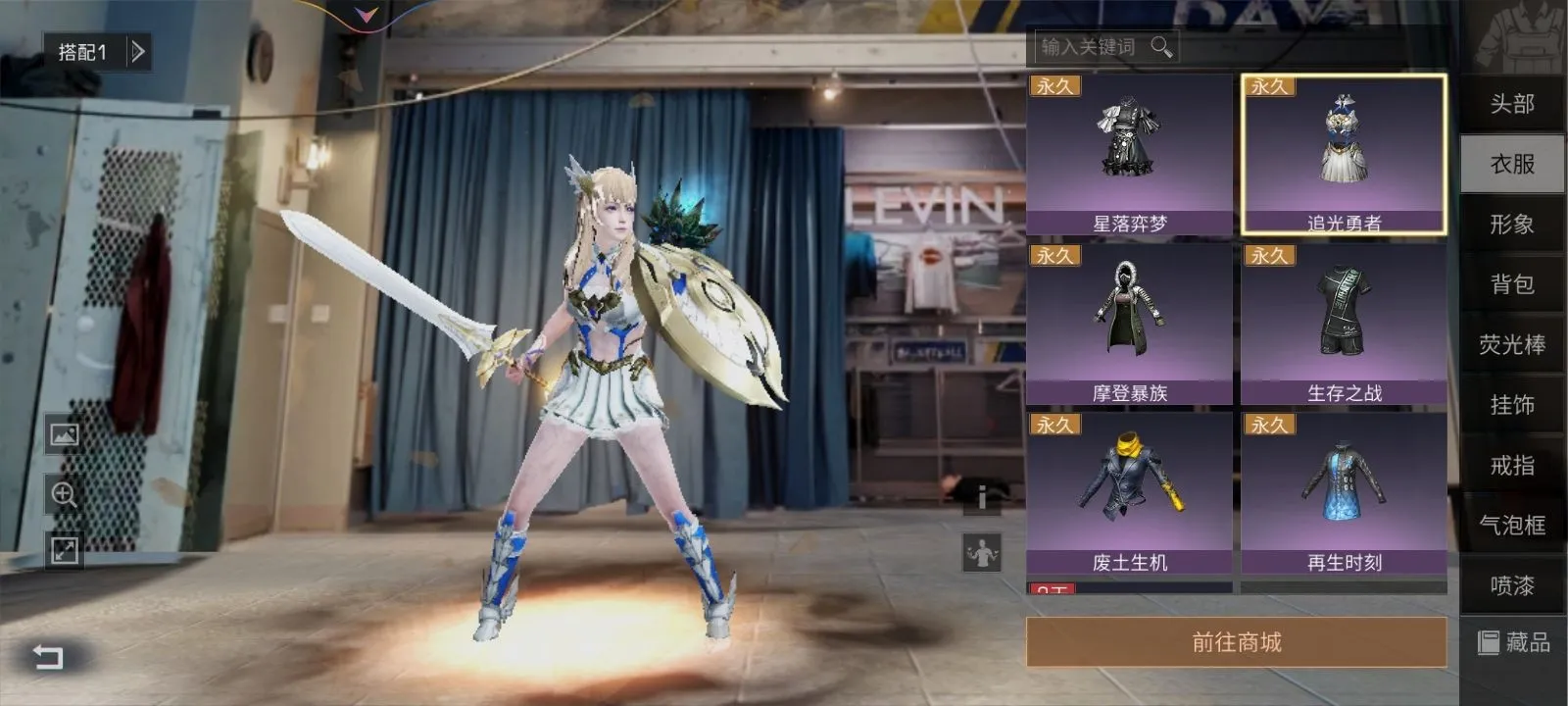
Task: Pick the 生存之战 outfit
Action: [x=1344, y=324]
